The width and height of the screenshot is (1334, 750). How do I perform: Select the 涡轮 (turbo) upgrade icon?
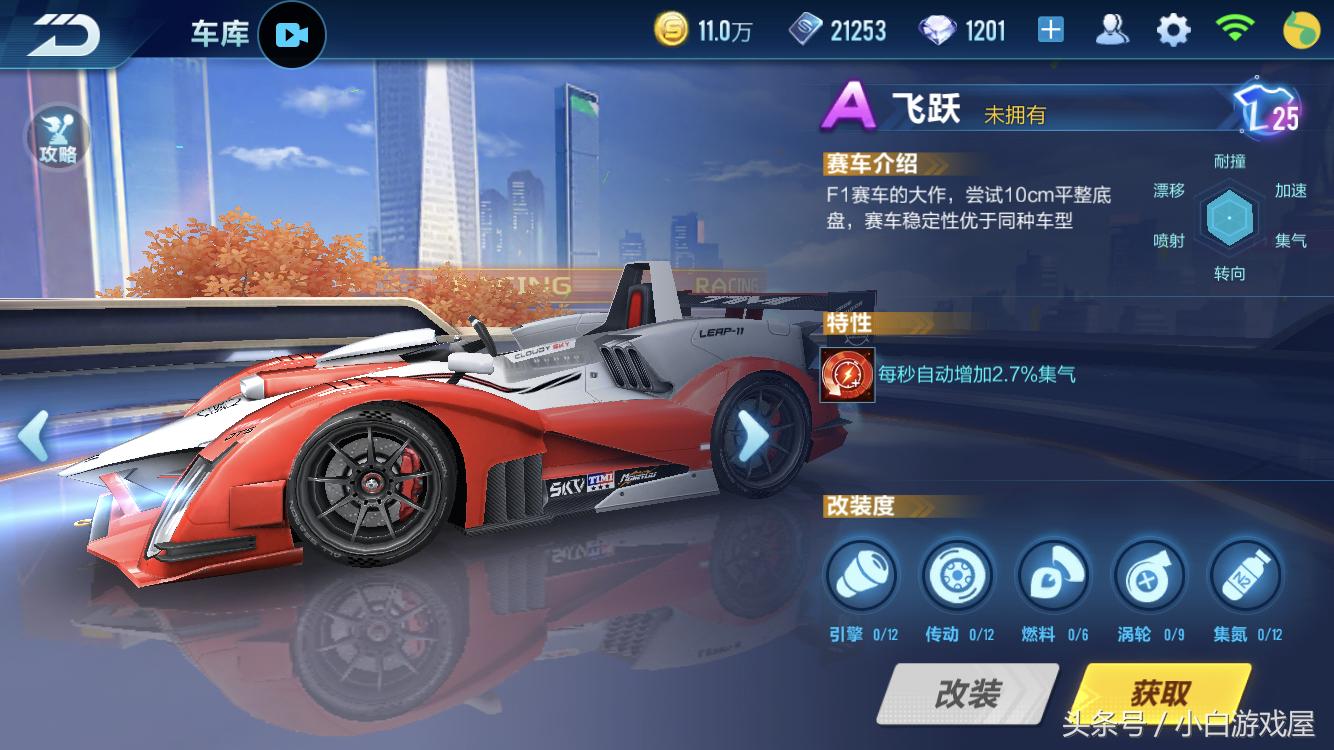1148,575
